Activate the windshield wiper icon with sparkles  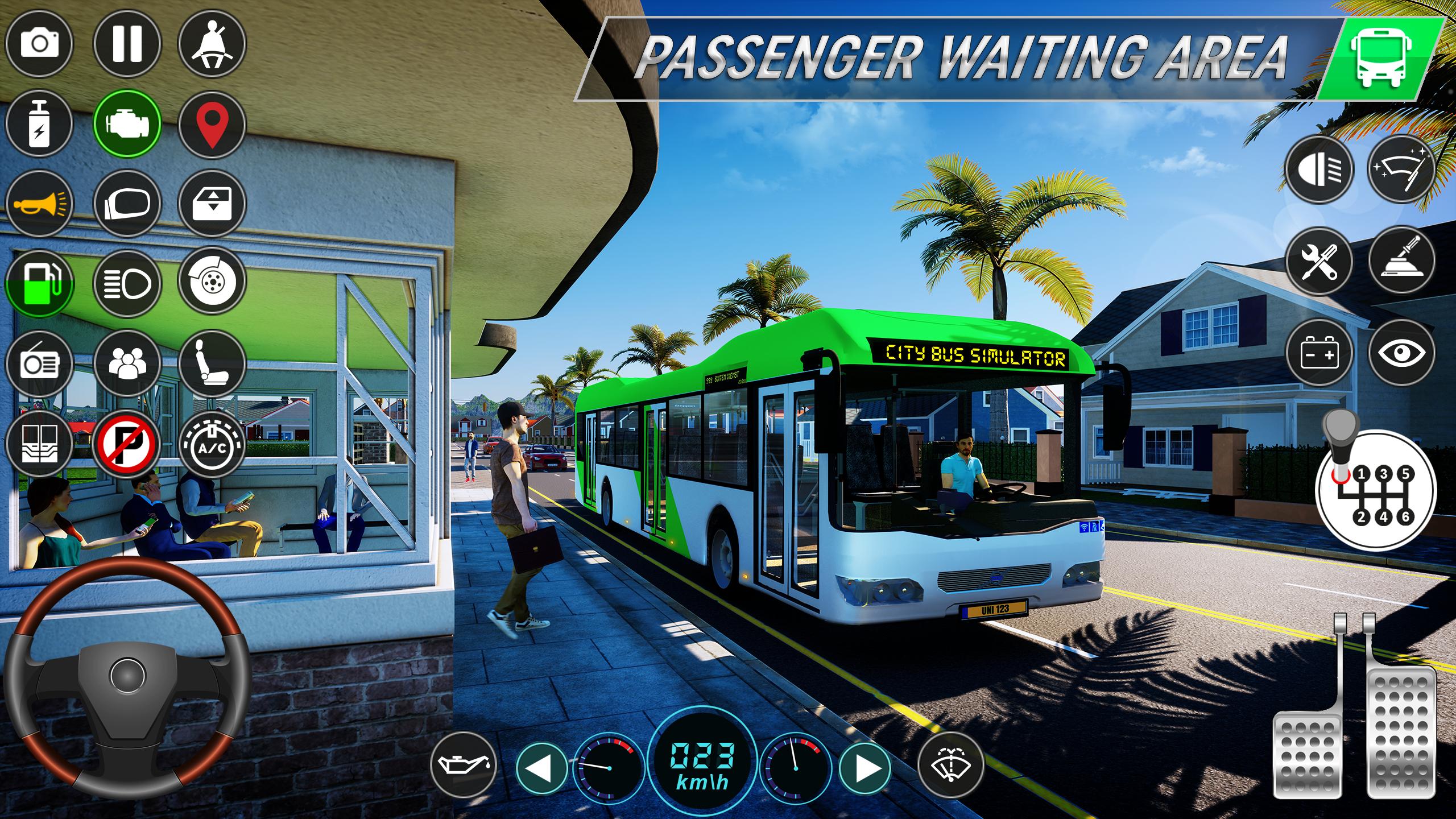(1401, 169)
